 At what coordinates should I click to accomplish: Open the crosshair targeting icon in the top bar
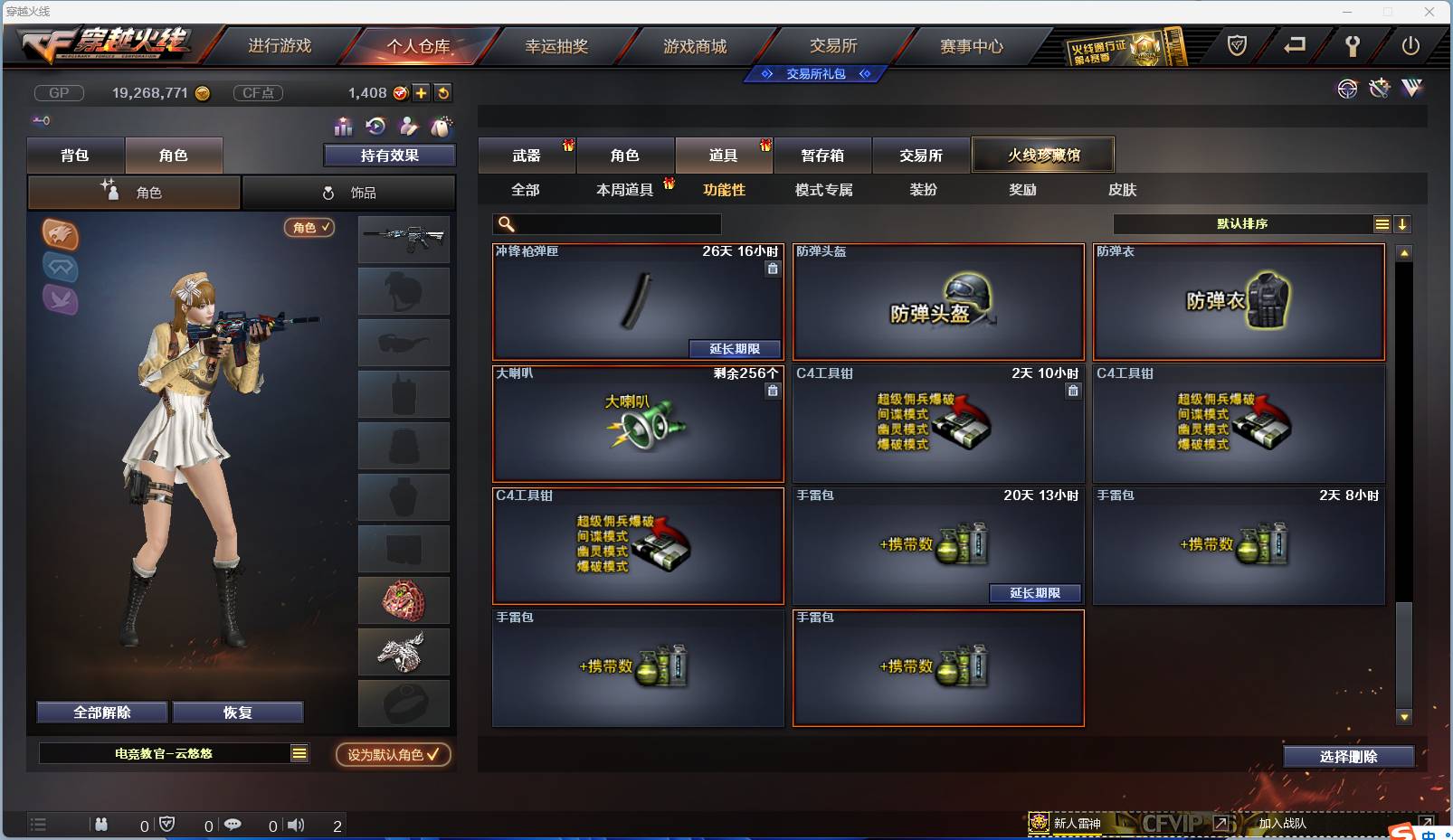click(x=1347, y=89)
